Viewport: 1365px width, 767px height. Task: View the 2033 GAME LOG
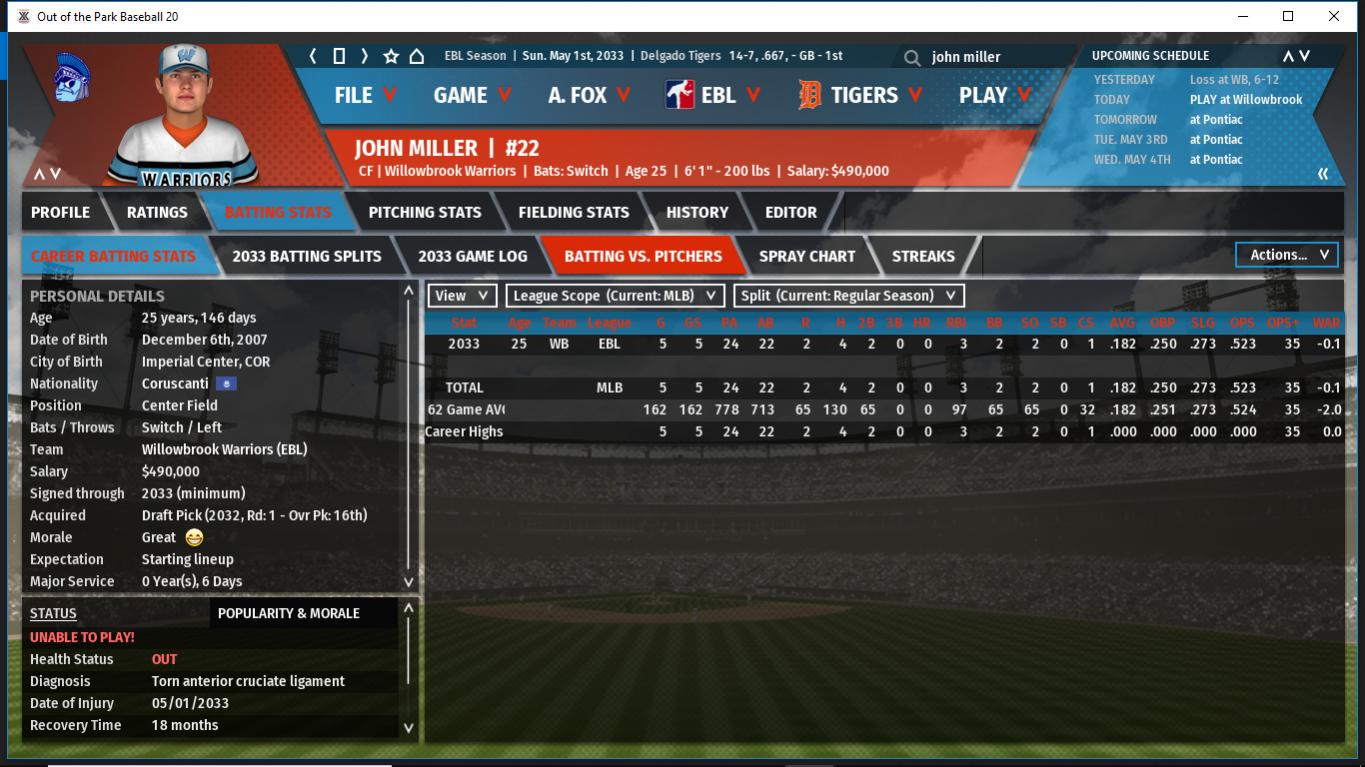[x=472, y=256]
